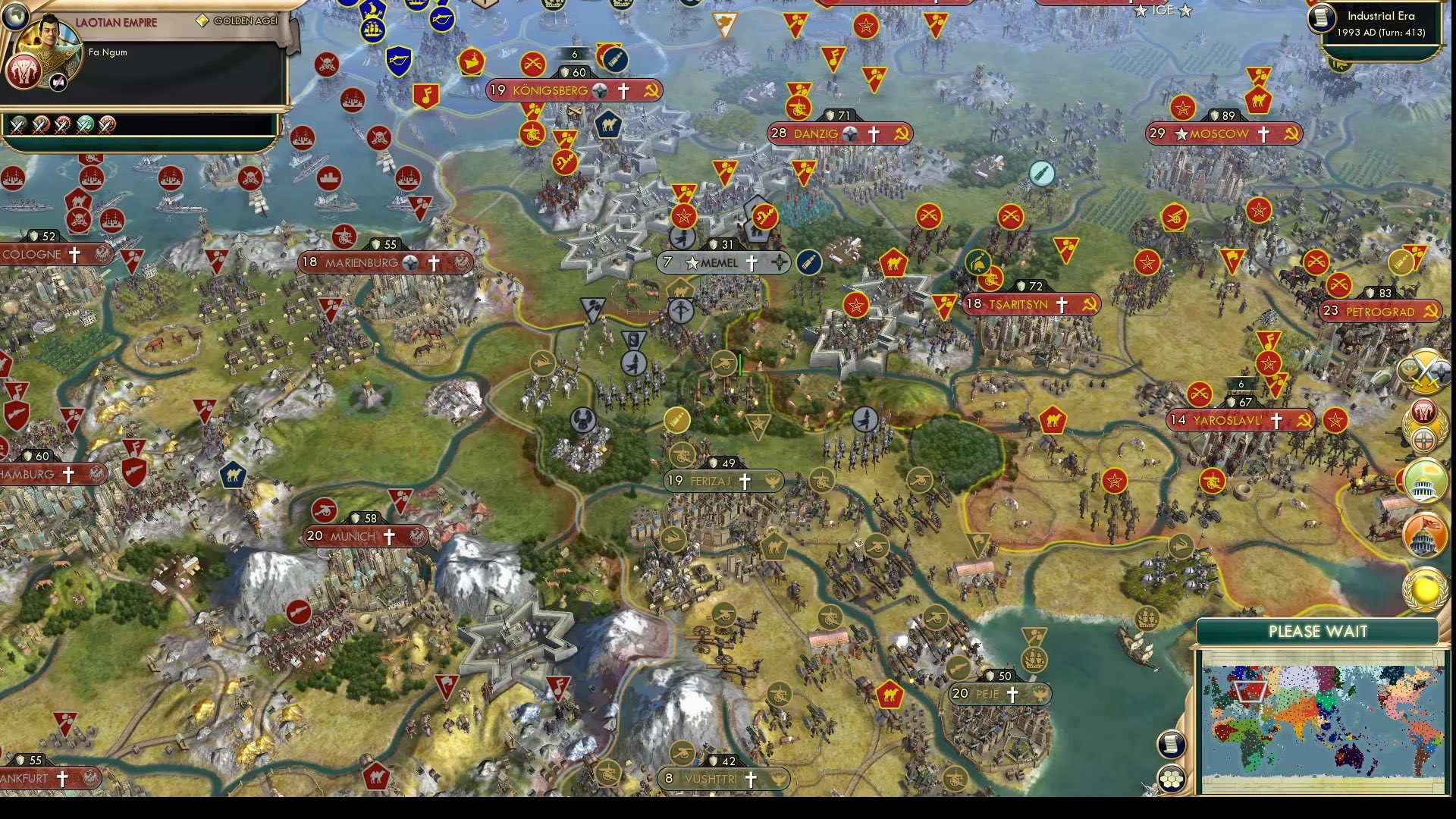The width and height of the screenshot is (1456, 819).
Task: Click the Petrograd city banner
Action: click(x=1379, y=312)
